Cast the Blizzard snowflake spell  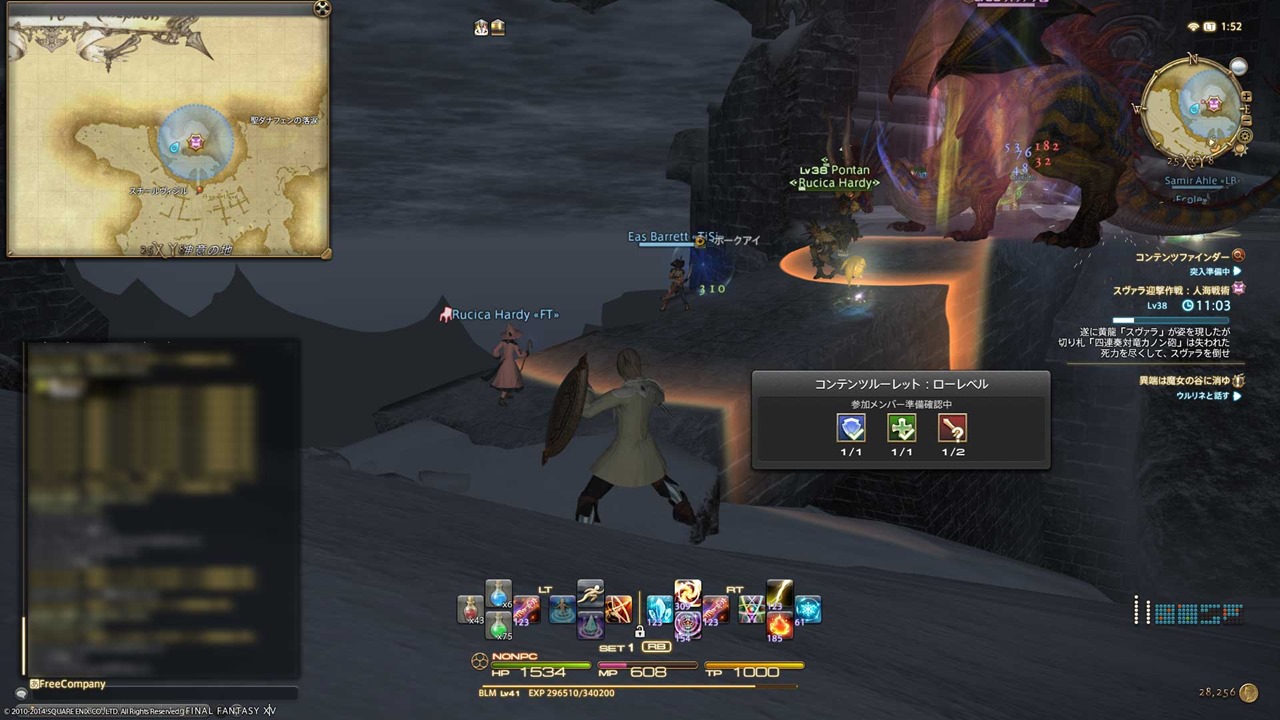807,609
